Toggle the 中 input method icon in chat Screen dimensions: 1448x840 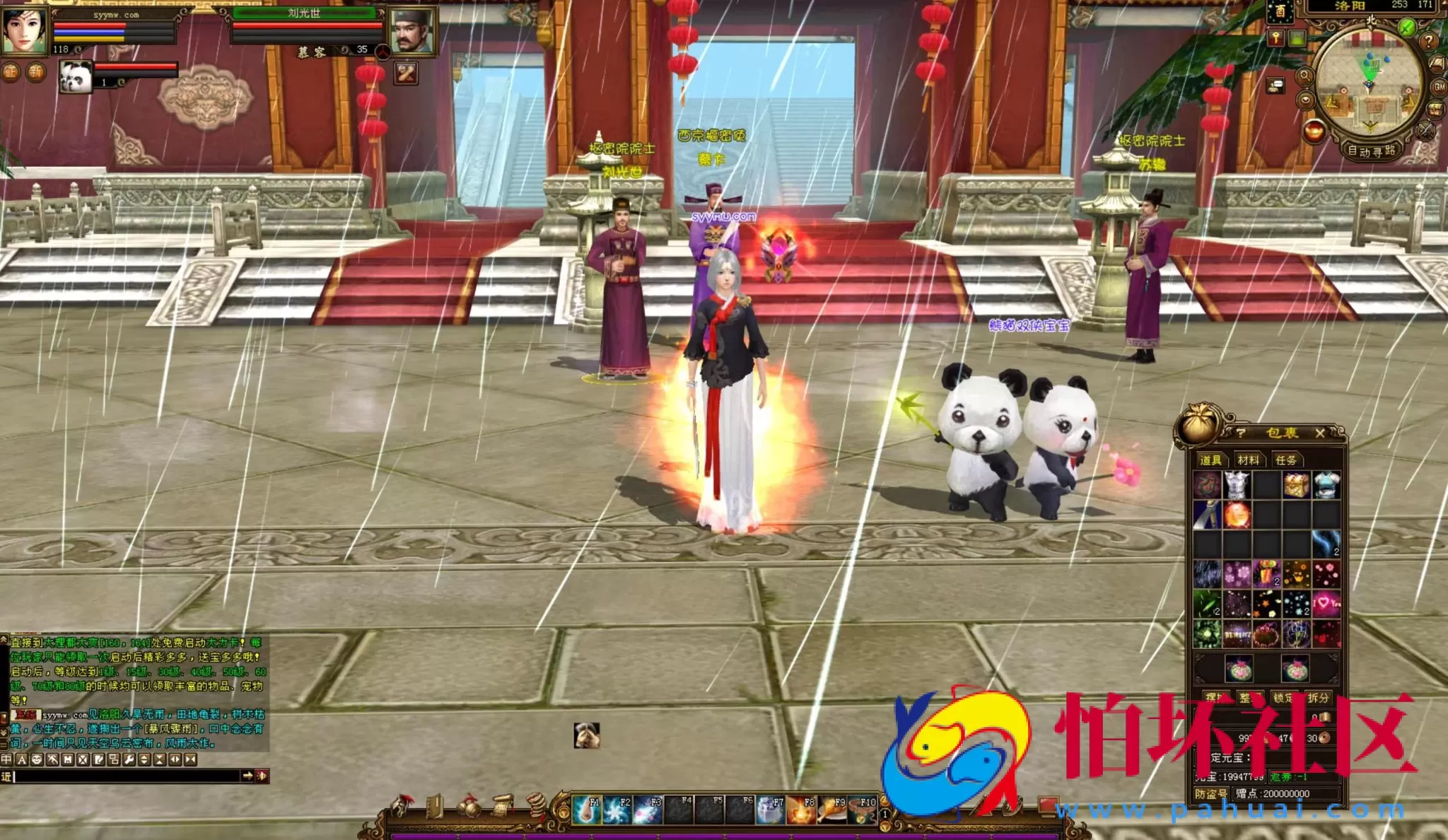click(6, 759)
